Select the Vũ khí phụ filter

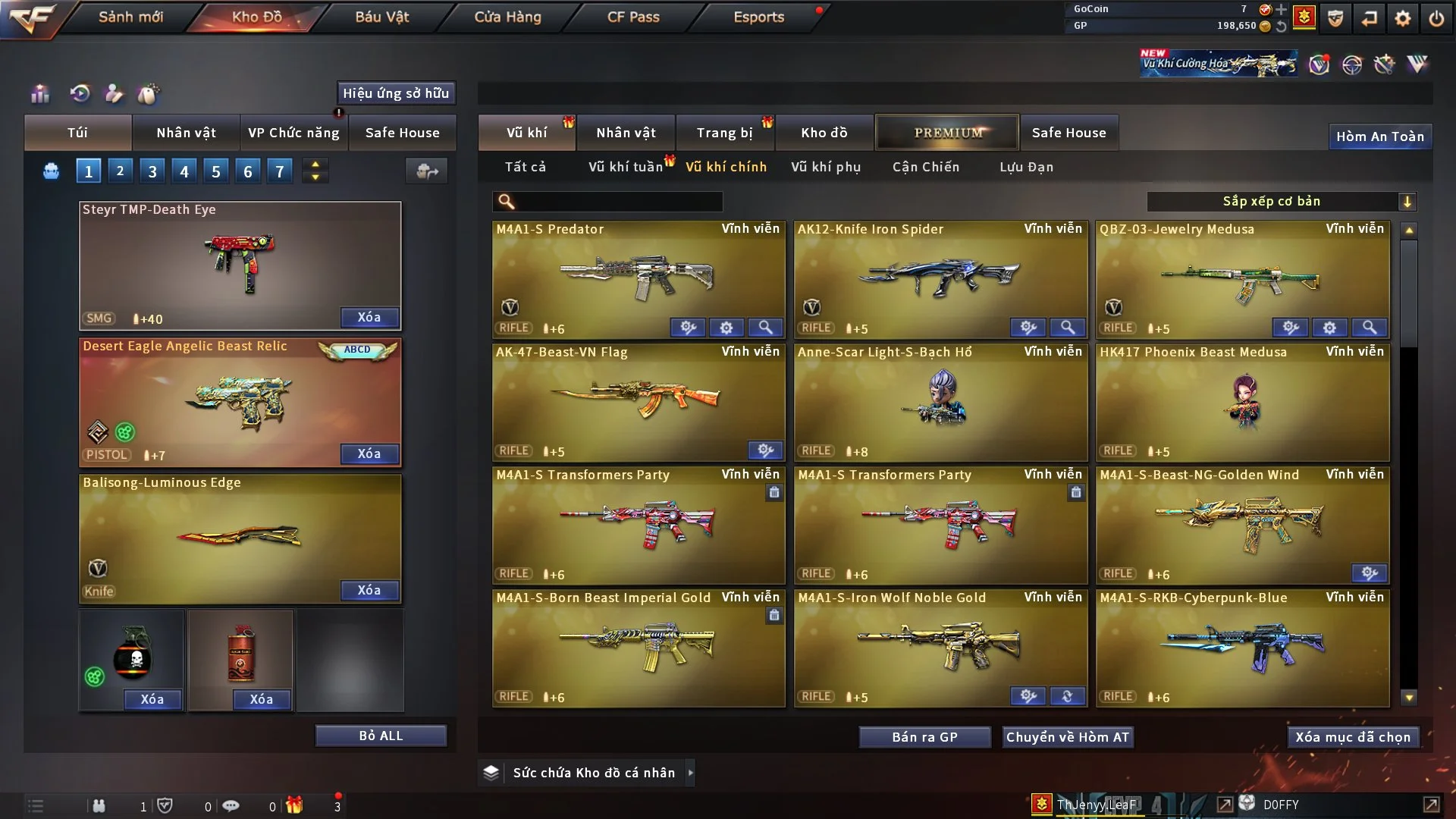coord(826,167)
